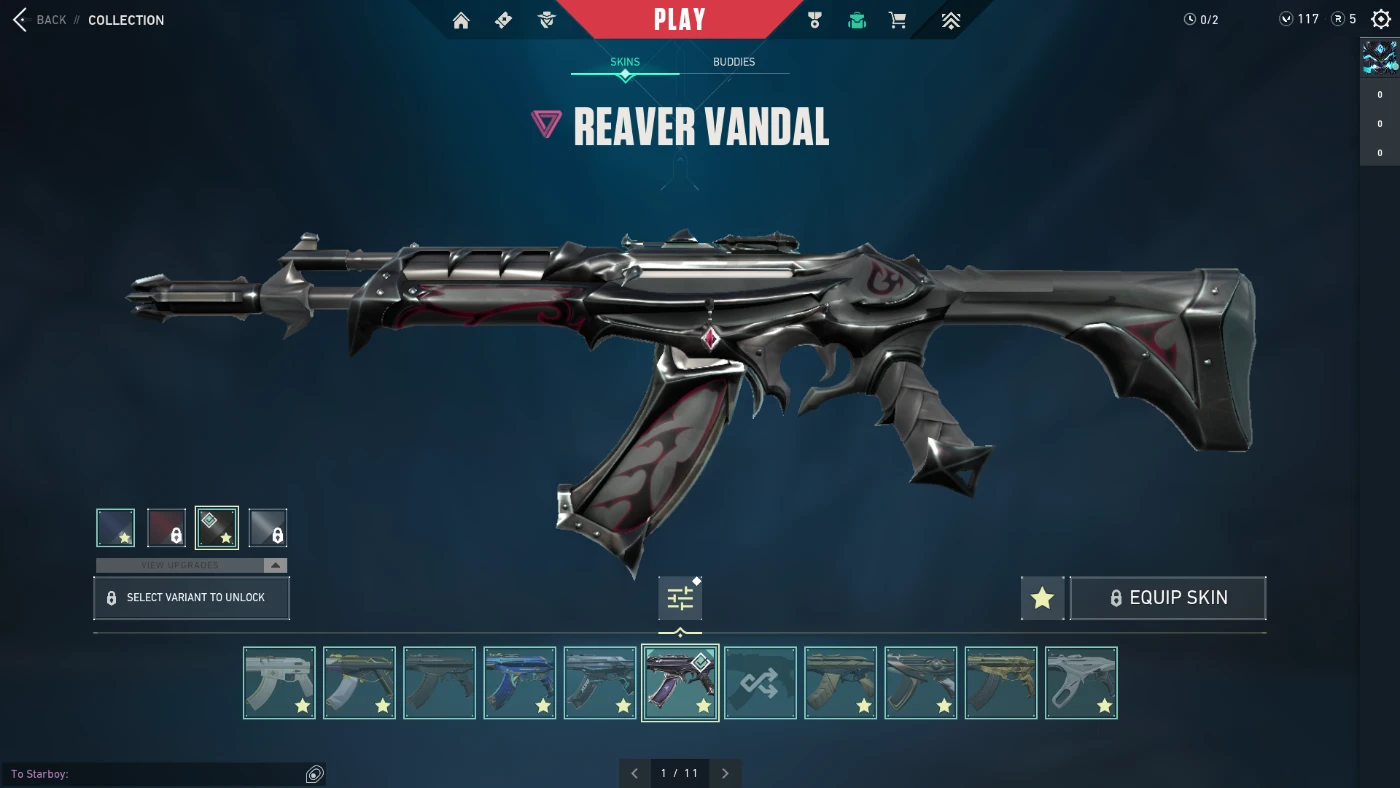Click the Equip Skin button

[x=1168, y=598]
